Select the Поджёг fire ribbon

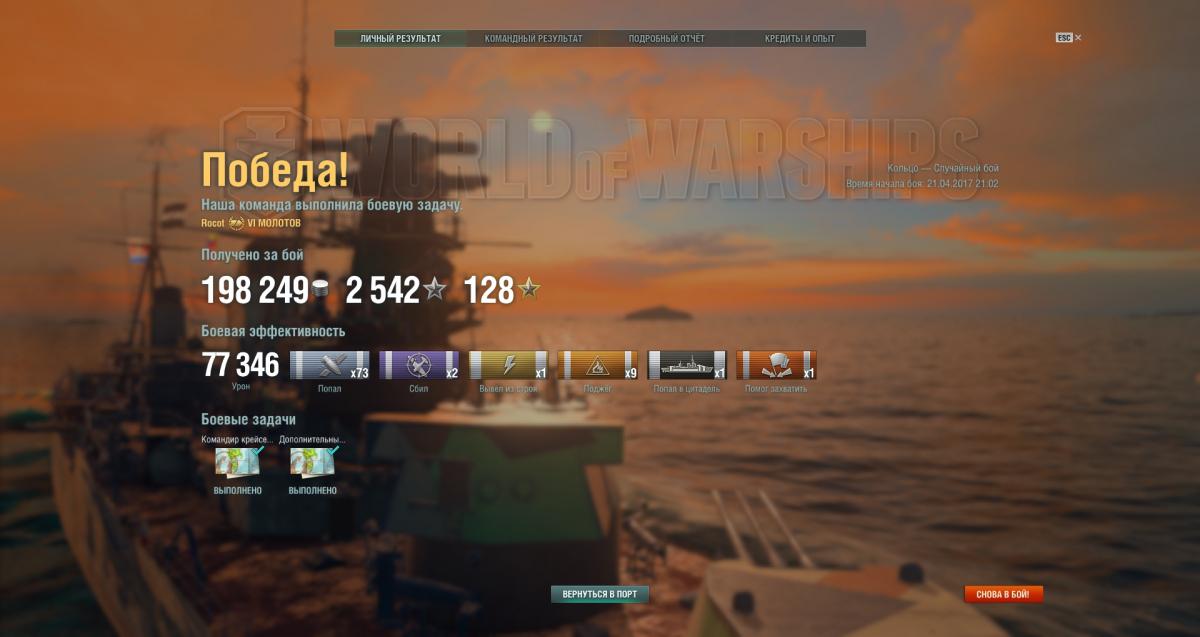pyautogui.click(x=598, y=365)
